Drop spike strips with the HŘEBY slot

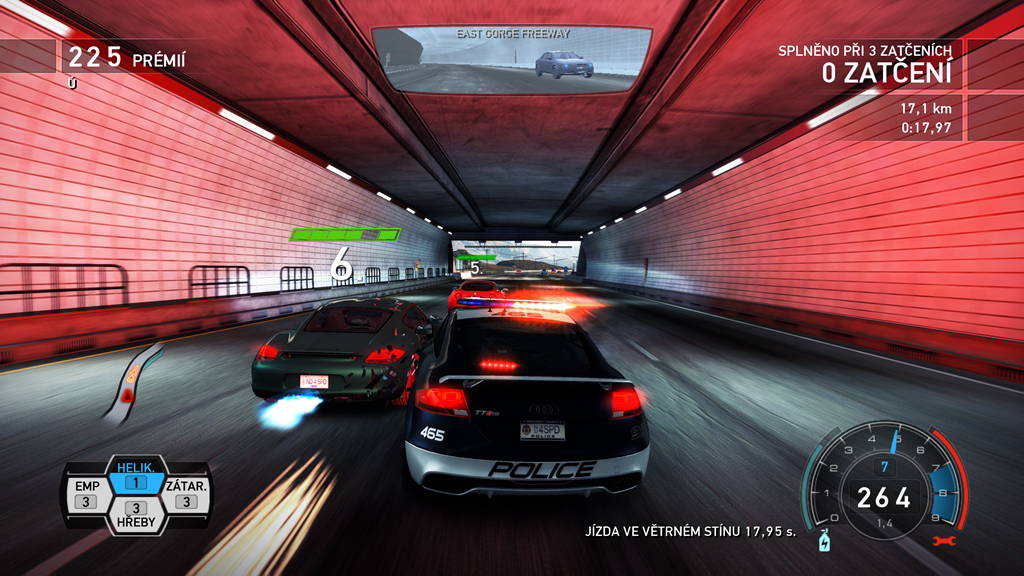point(136,514)
